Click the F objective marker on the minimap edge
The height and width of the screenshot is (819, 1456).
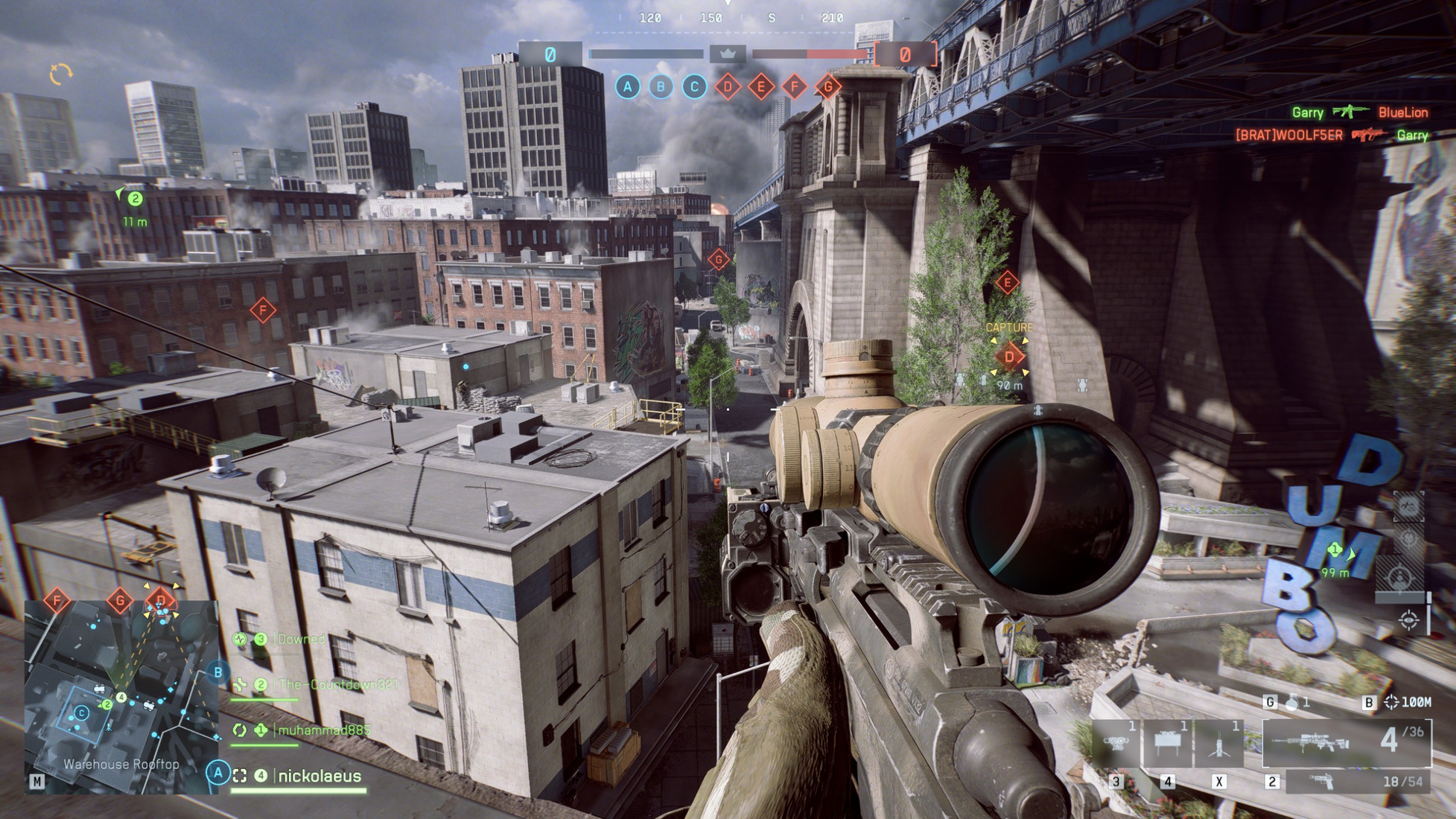57,600
